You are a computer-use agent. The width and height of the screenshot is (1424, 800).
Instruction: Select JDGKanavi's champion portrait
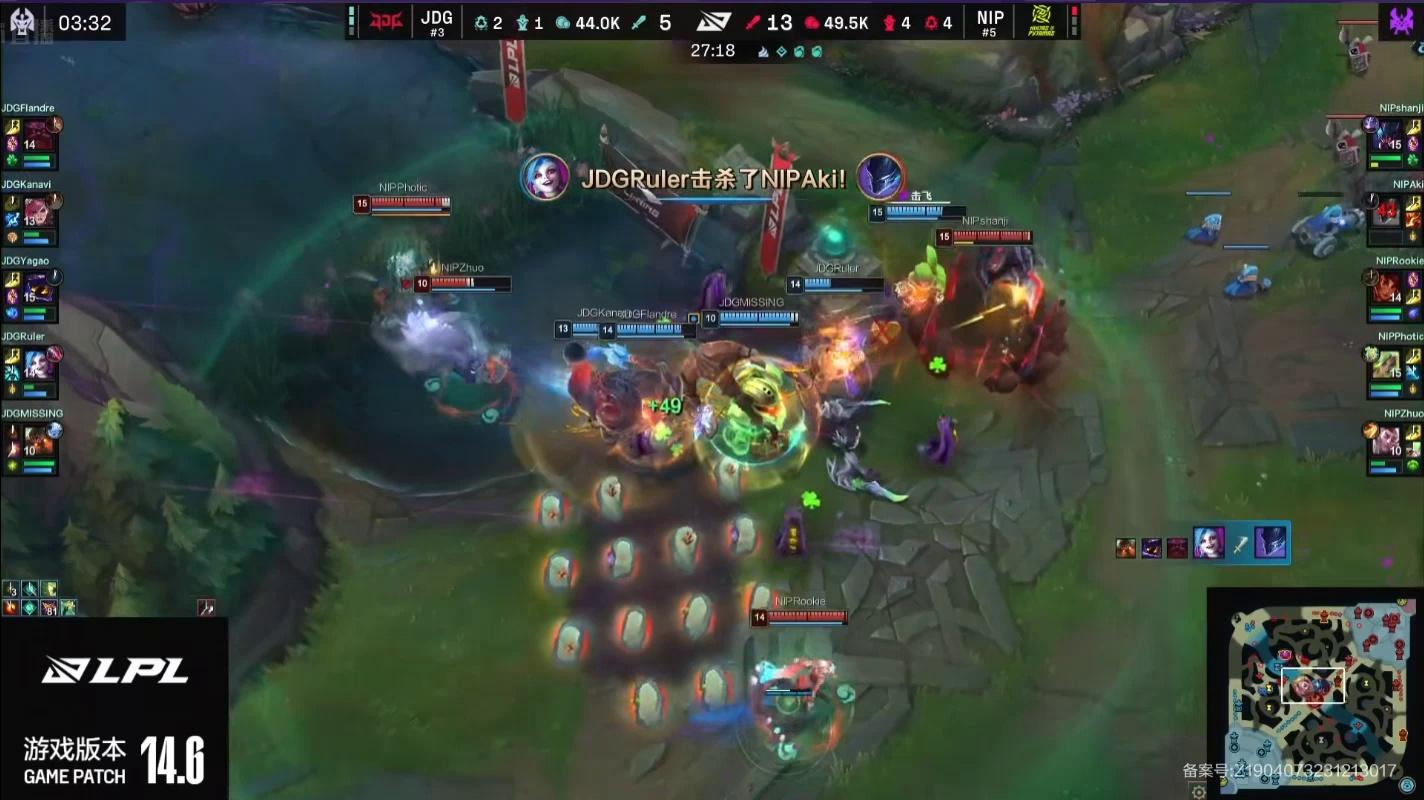pos(40,209)
